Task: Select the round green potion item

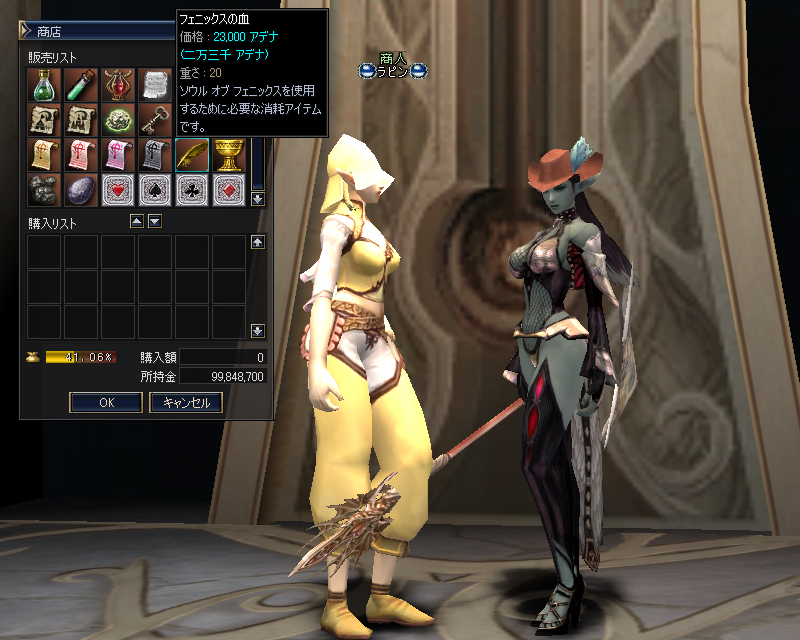Action: click(44, 85)
